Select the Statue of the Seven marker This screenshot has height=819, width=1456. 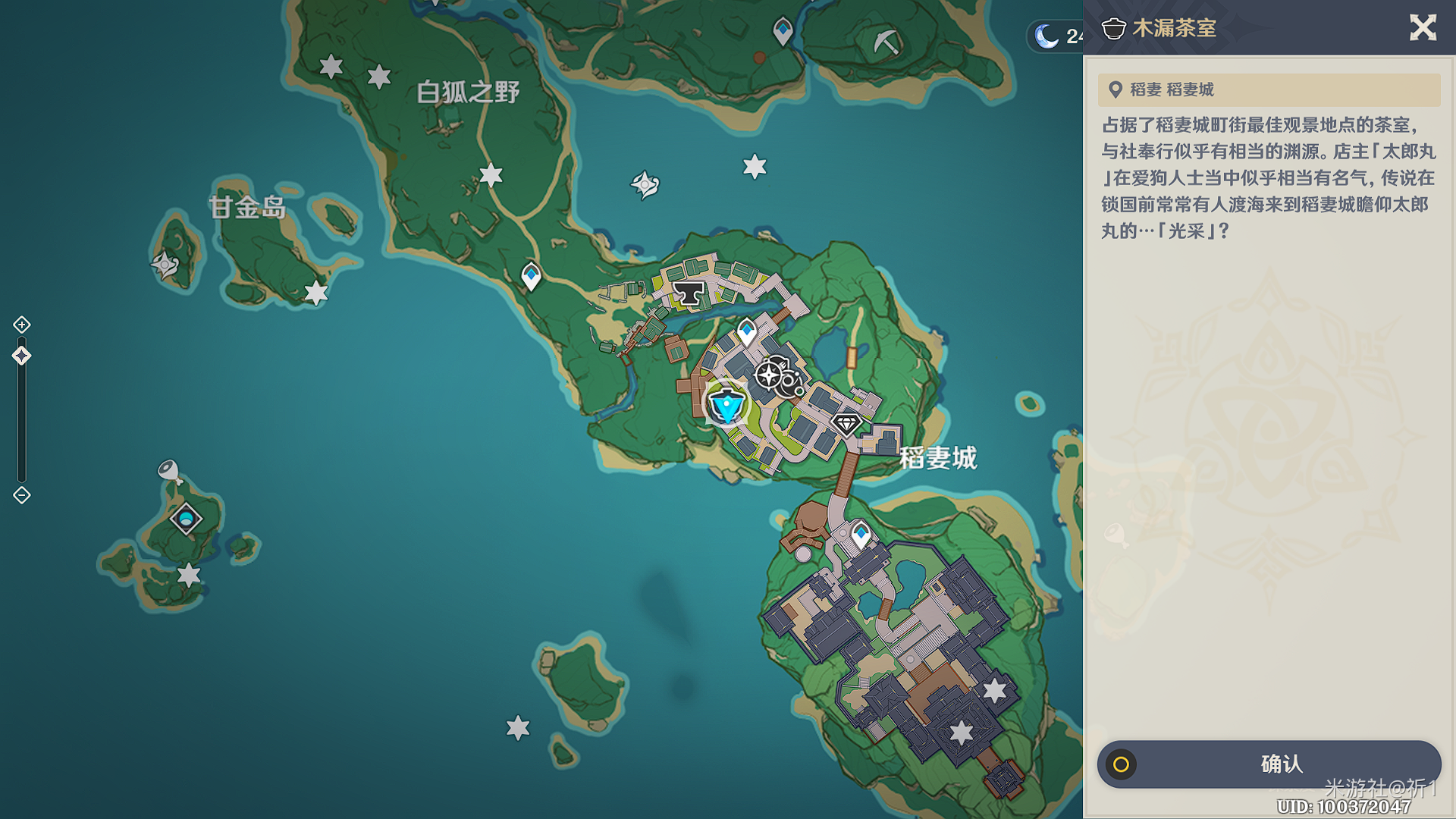pyautogui.click(x=186, y=519)
